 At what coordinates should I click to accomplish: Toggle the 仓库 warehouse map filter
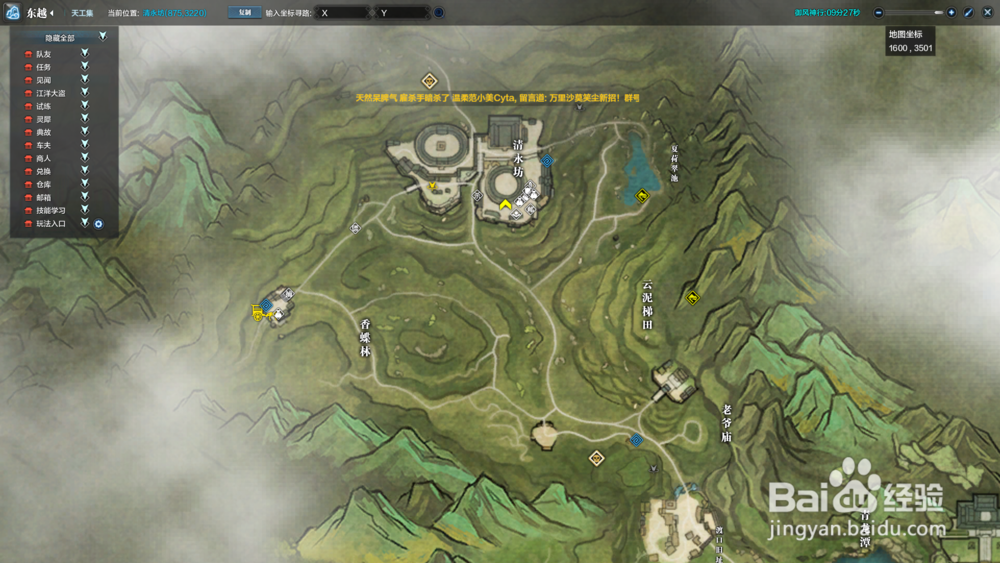[85, 184]
